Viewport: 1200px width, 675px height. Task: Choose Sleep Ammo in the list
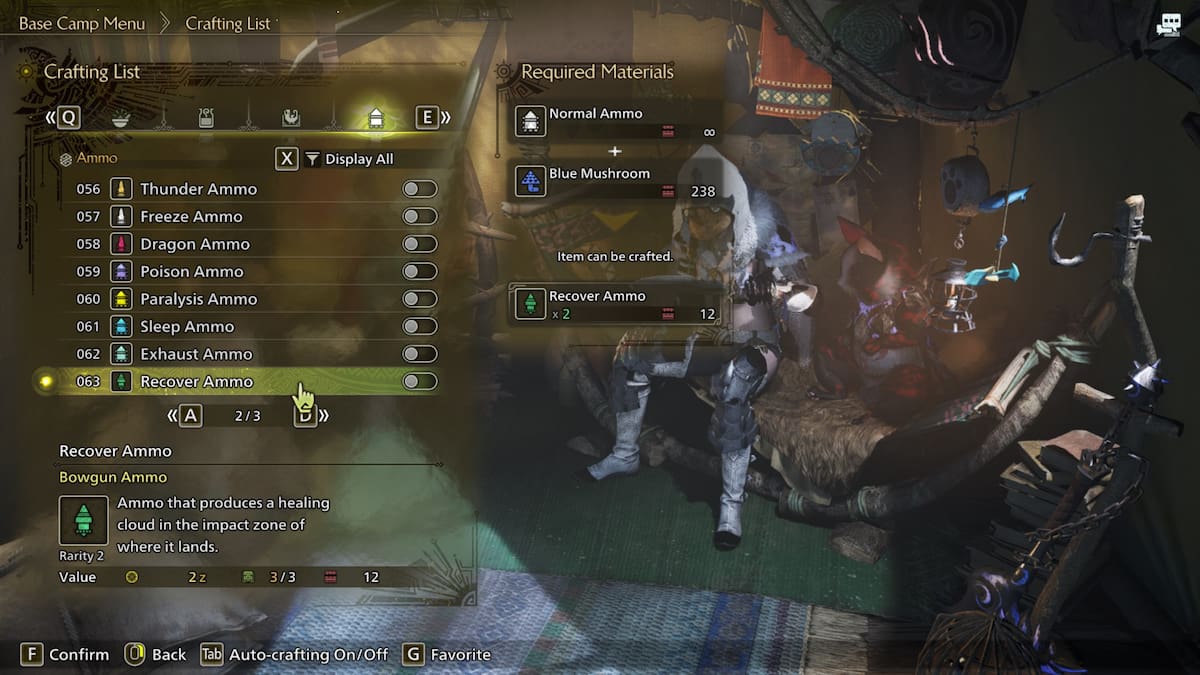pos(187,326)
